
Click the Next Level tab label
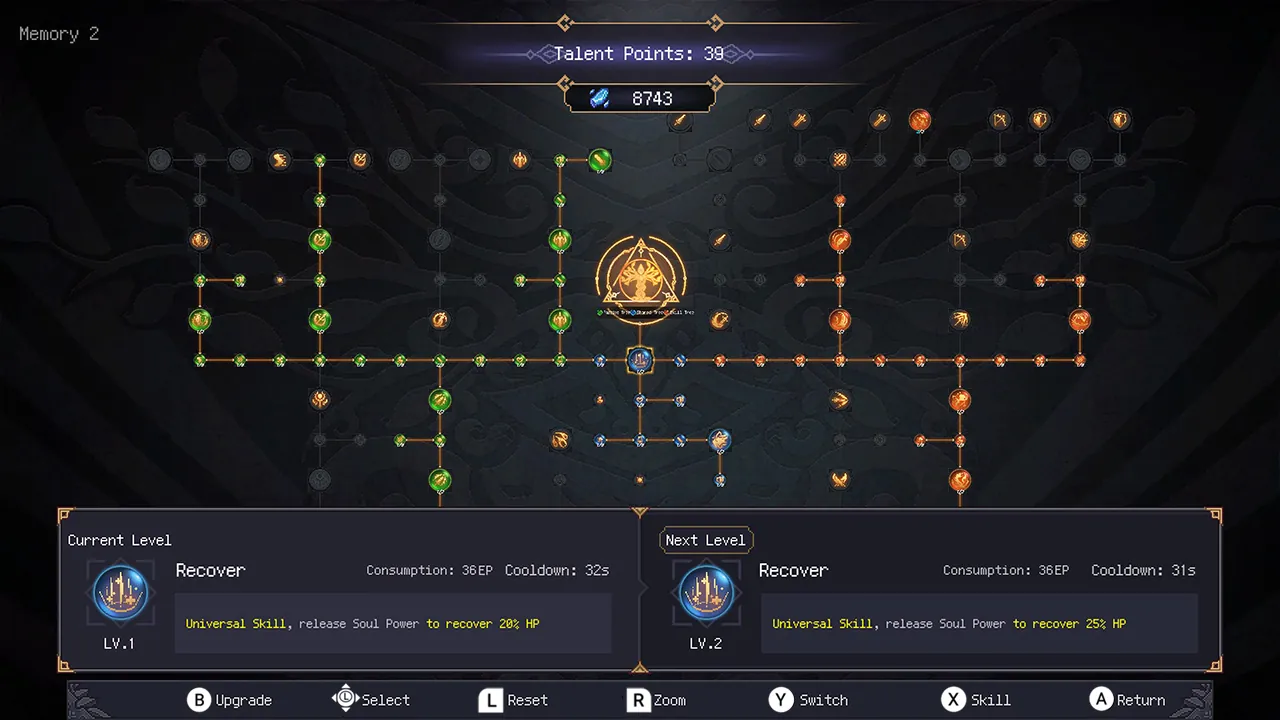706,540
